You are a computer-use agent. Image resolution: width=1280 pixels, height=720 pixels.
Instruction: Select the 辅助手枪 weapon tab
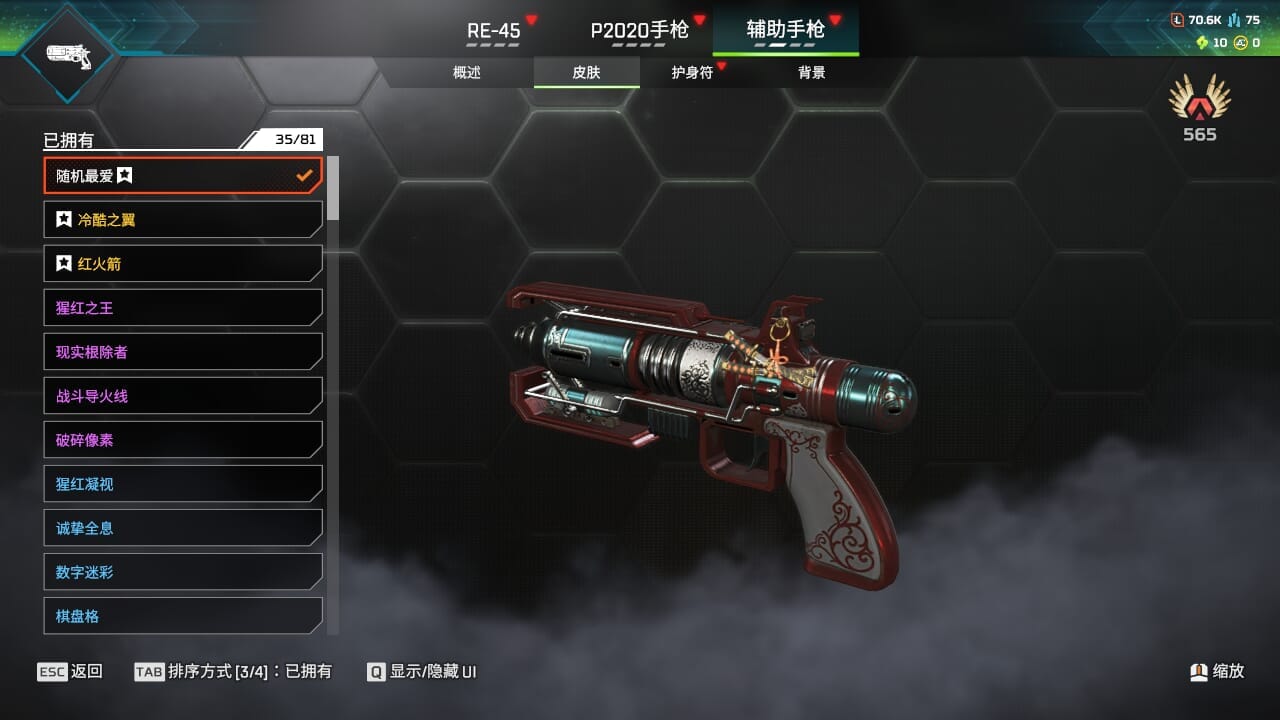(785, 30)
